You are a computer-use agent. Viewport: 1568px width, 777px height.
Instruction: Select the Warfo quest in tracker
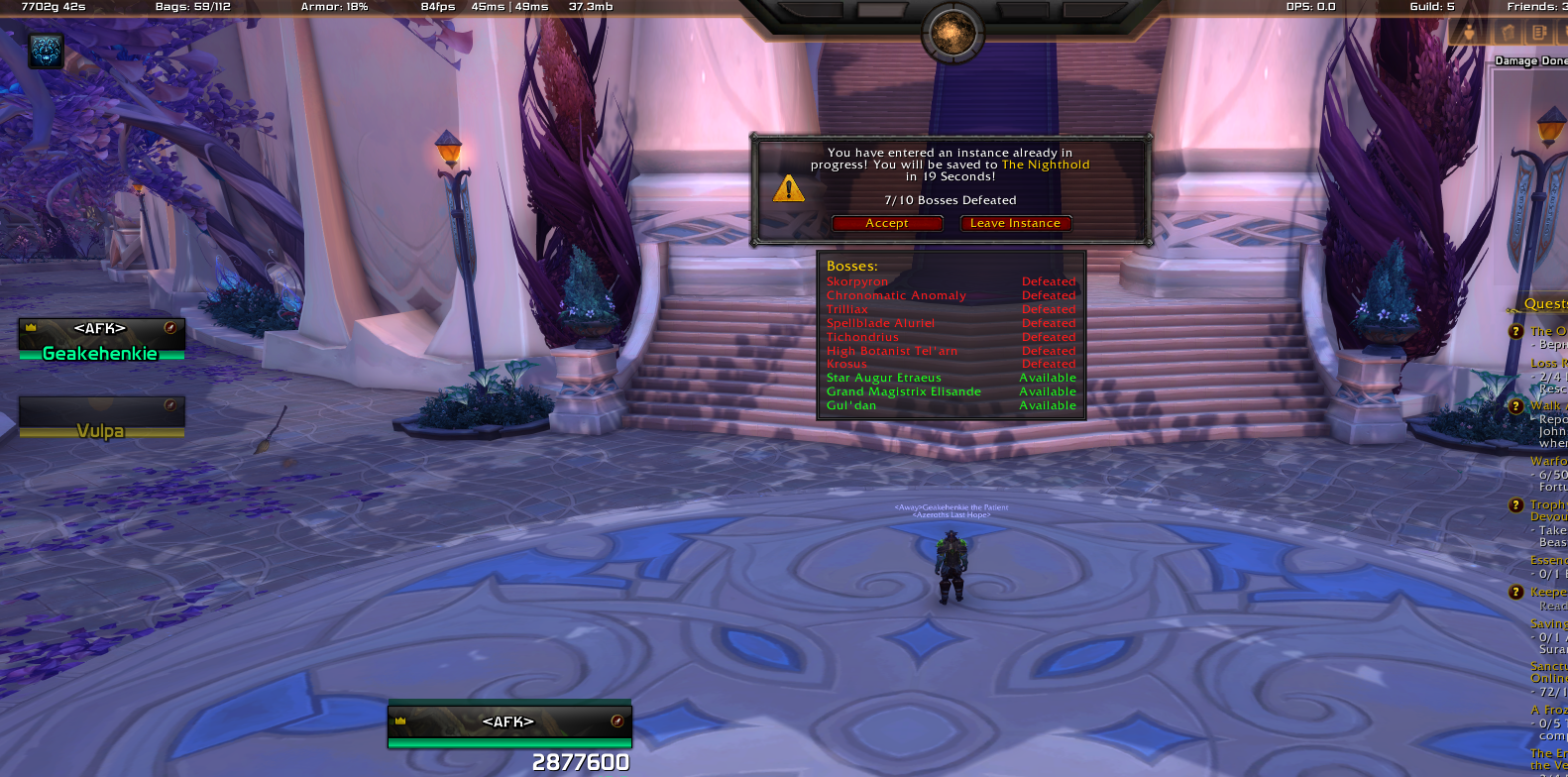pyautogui.click(x=1548, y=462)
